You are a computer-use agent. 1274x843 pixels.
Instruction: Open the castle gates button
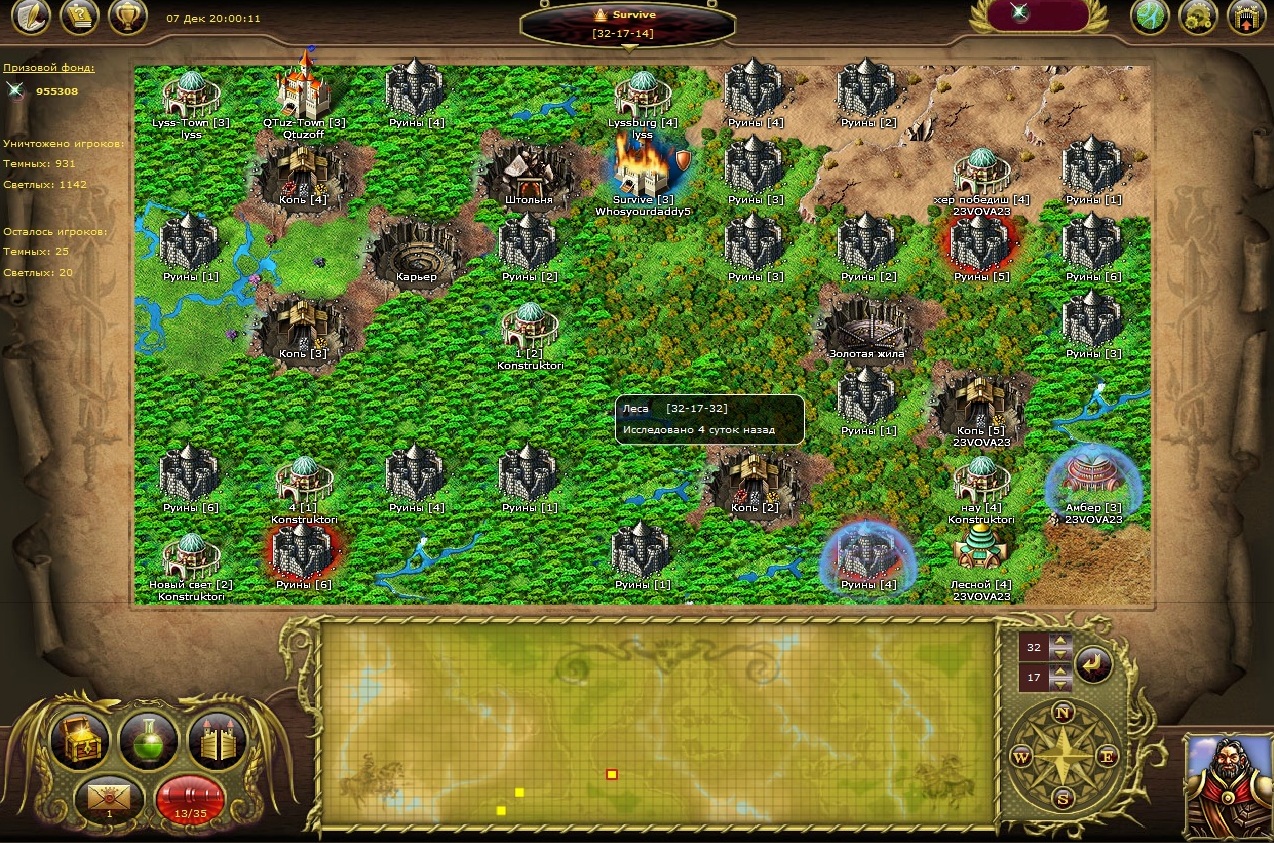218,742
